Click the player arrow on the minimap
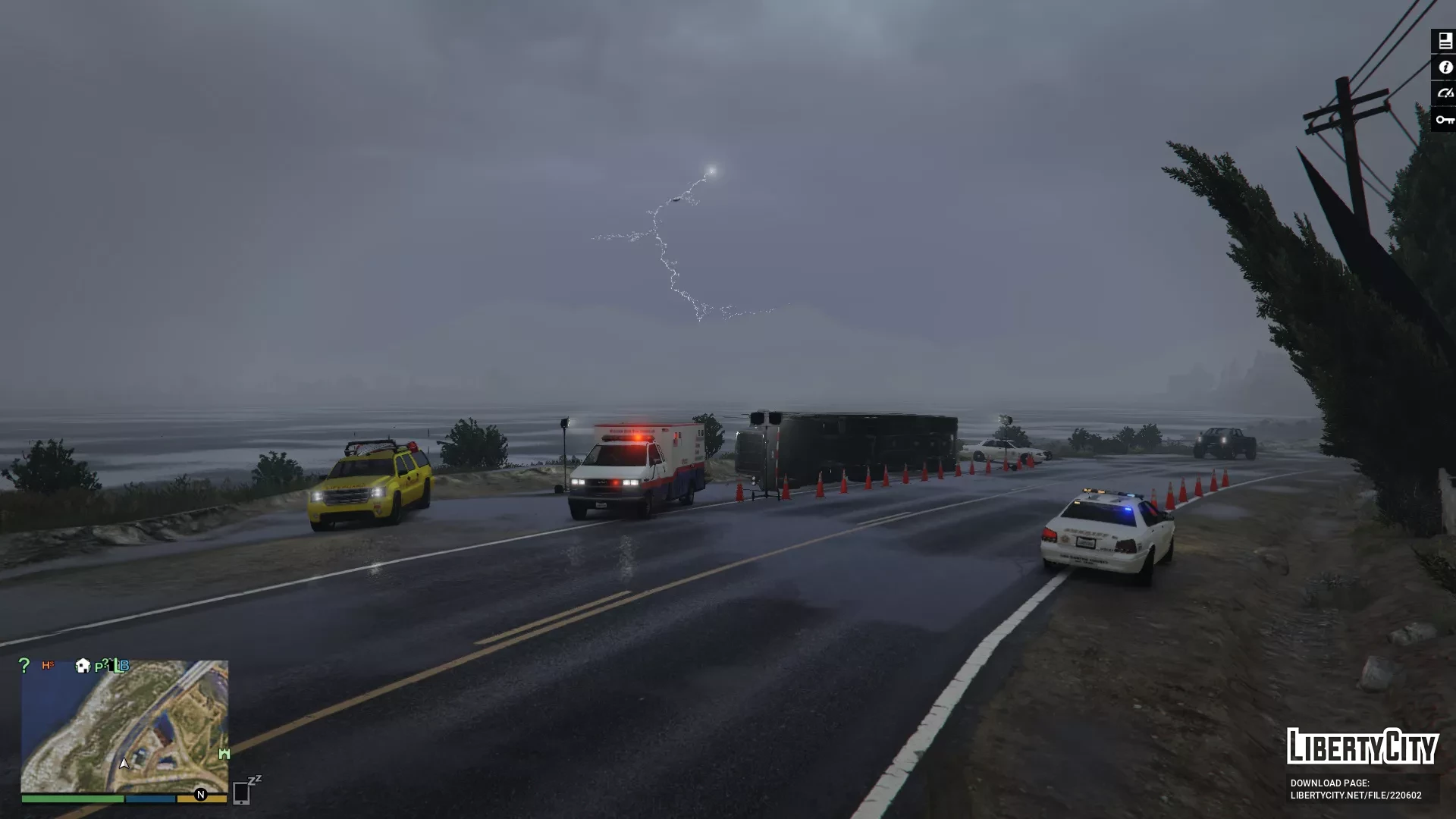 click(124, 763)
